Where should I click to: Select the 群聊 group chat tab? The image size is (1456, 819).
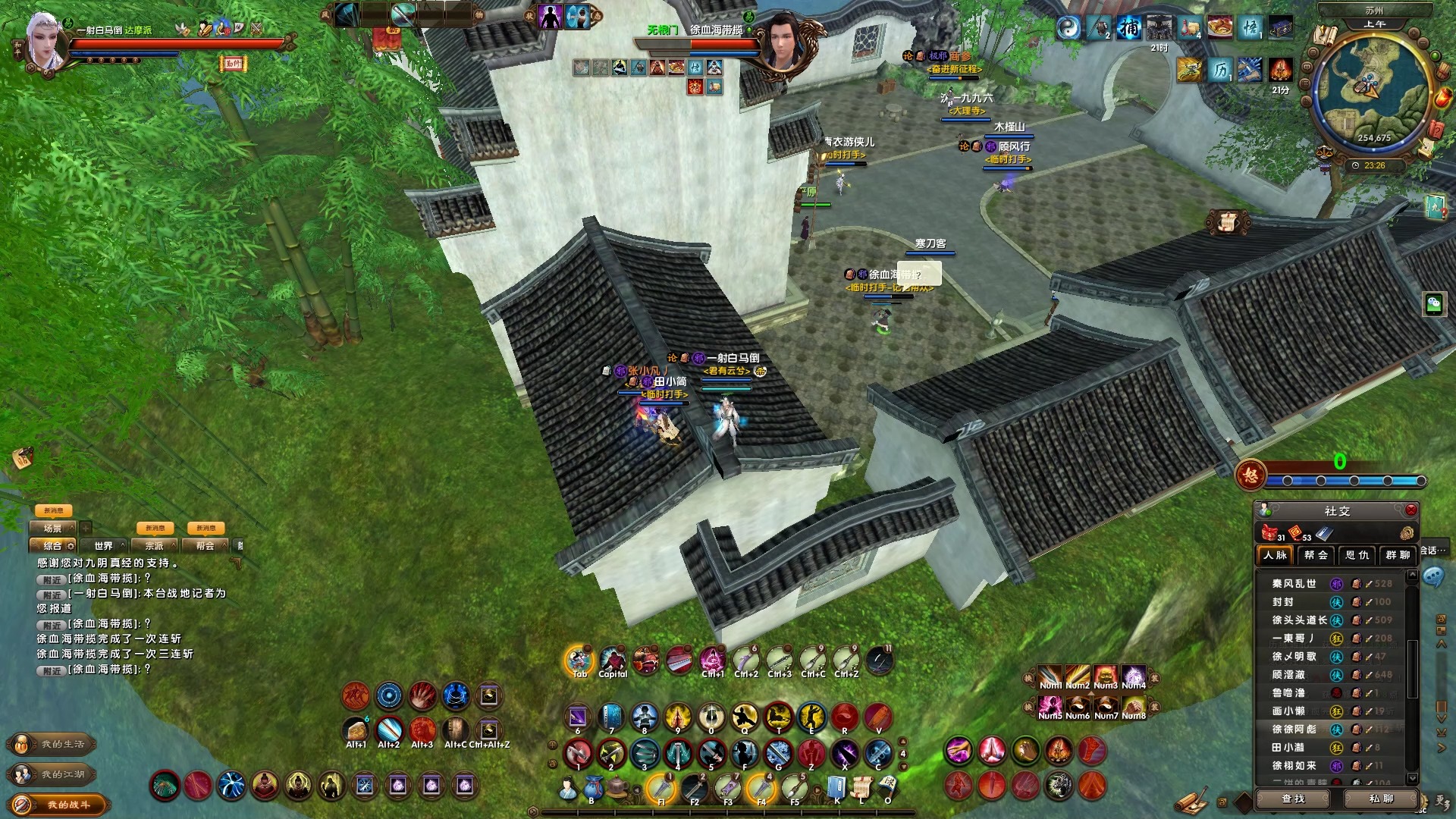click(1398, 555)
